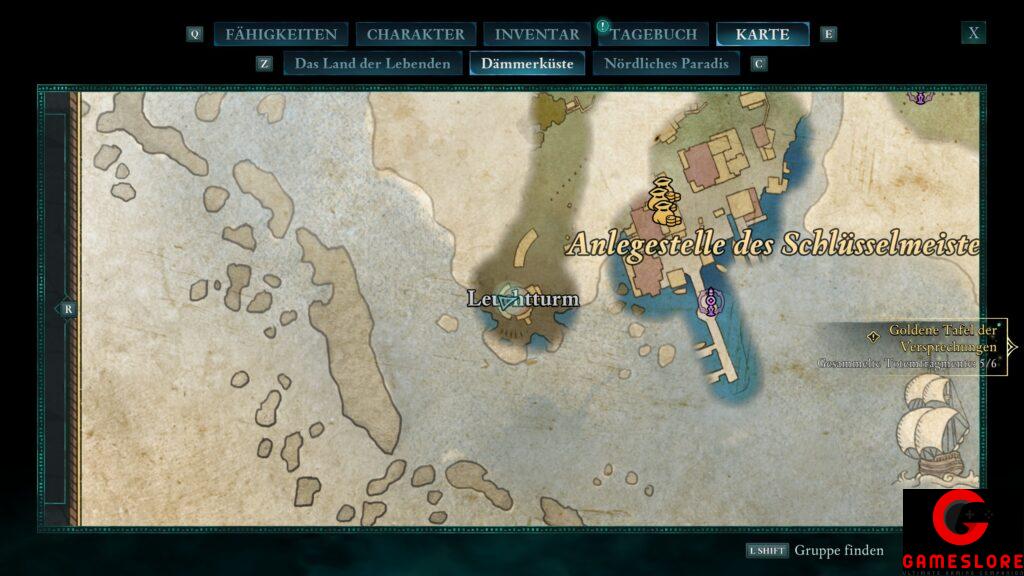The image size is (1024, 576).
Task: Click Gruppe finden option
Action: click(x=838, y=550)
